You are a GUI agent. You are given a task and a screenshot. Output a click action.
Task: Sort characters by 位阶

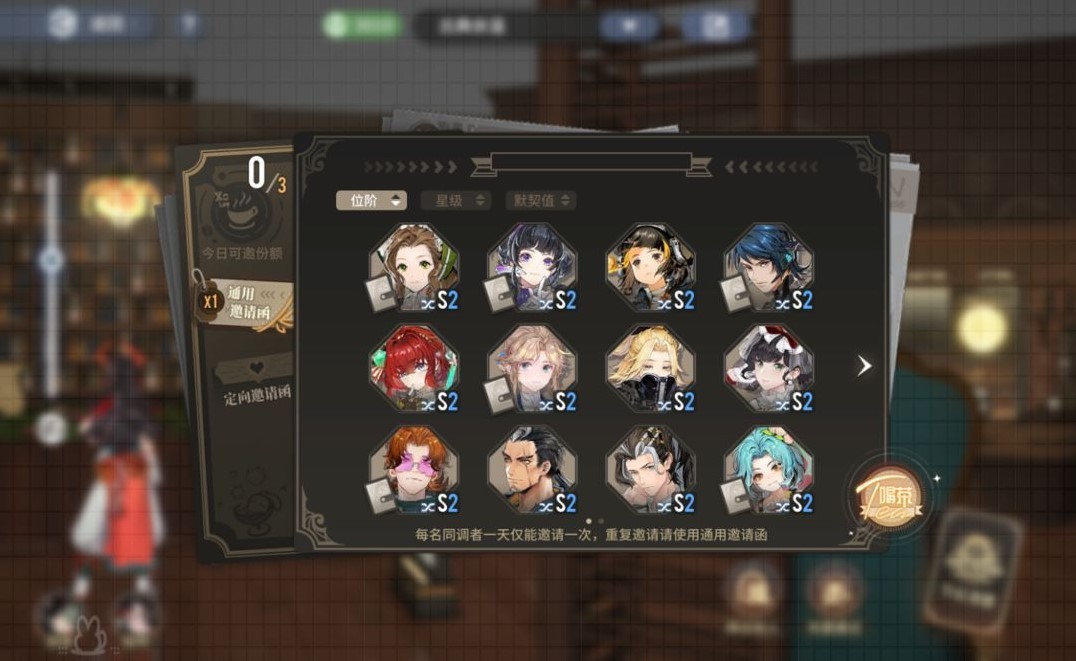[371, 200]
